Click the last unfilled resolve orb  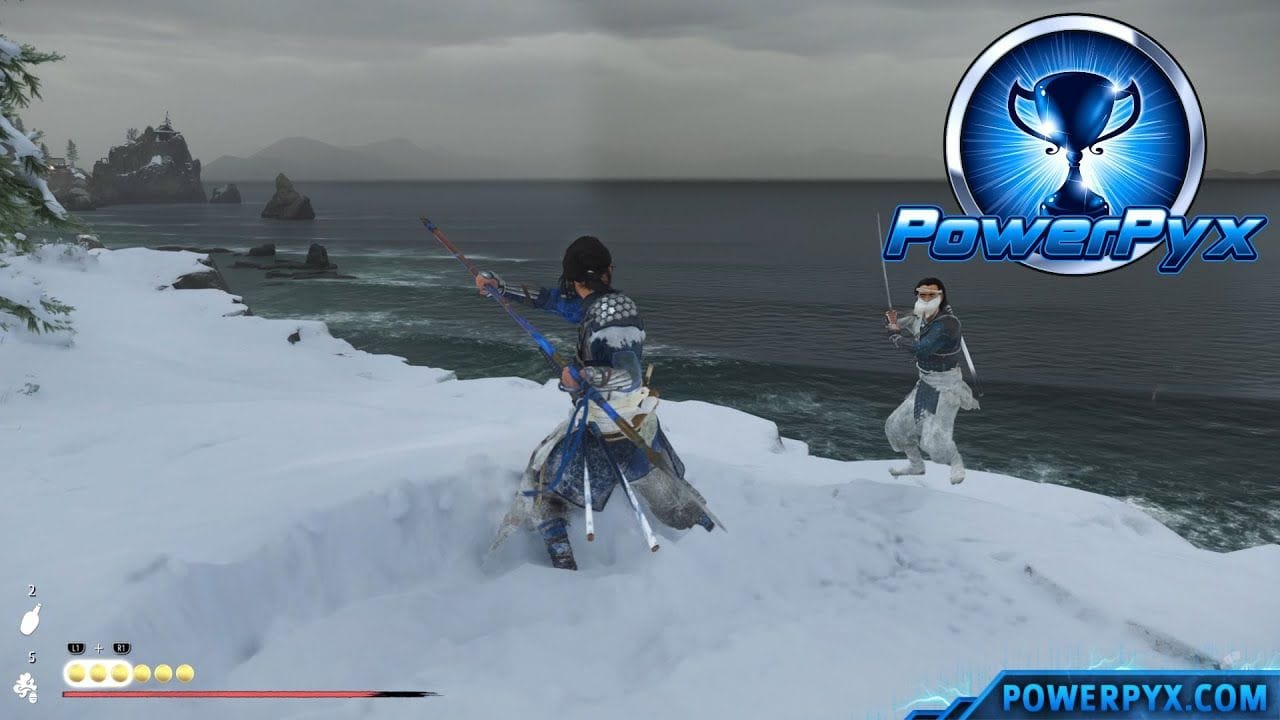184,673
